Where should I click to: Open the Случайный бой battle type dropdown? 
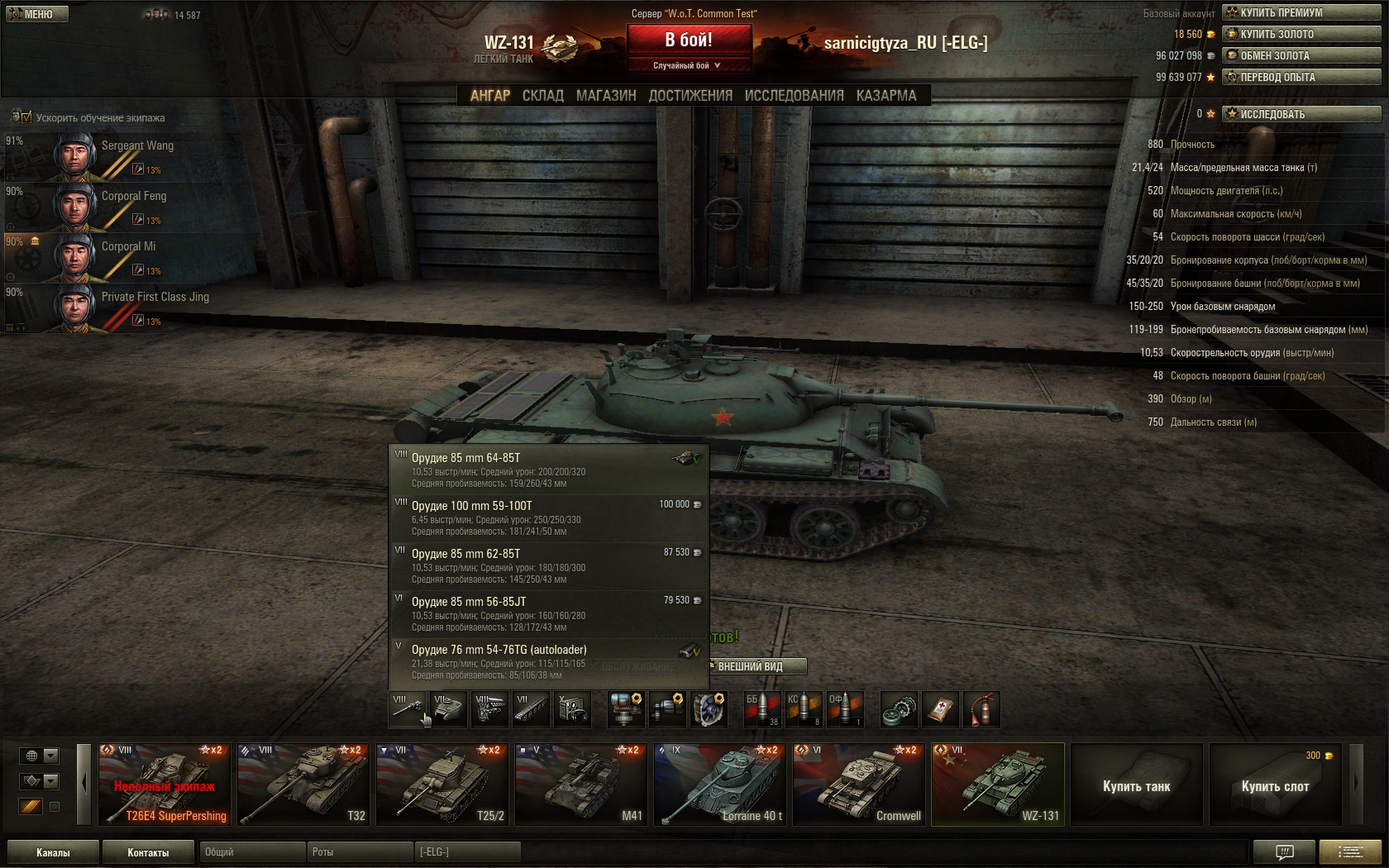[688, 65]
